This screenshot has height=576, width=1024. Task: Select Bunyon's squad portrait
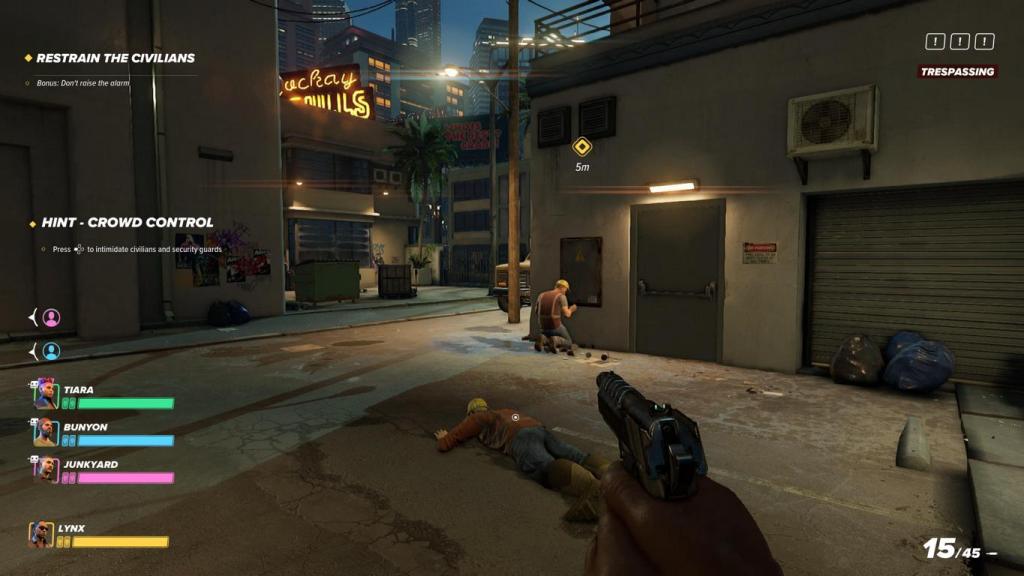45,432
